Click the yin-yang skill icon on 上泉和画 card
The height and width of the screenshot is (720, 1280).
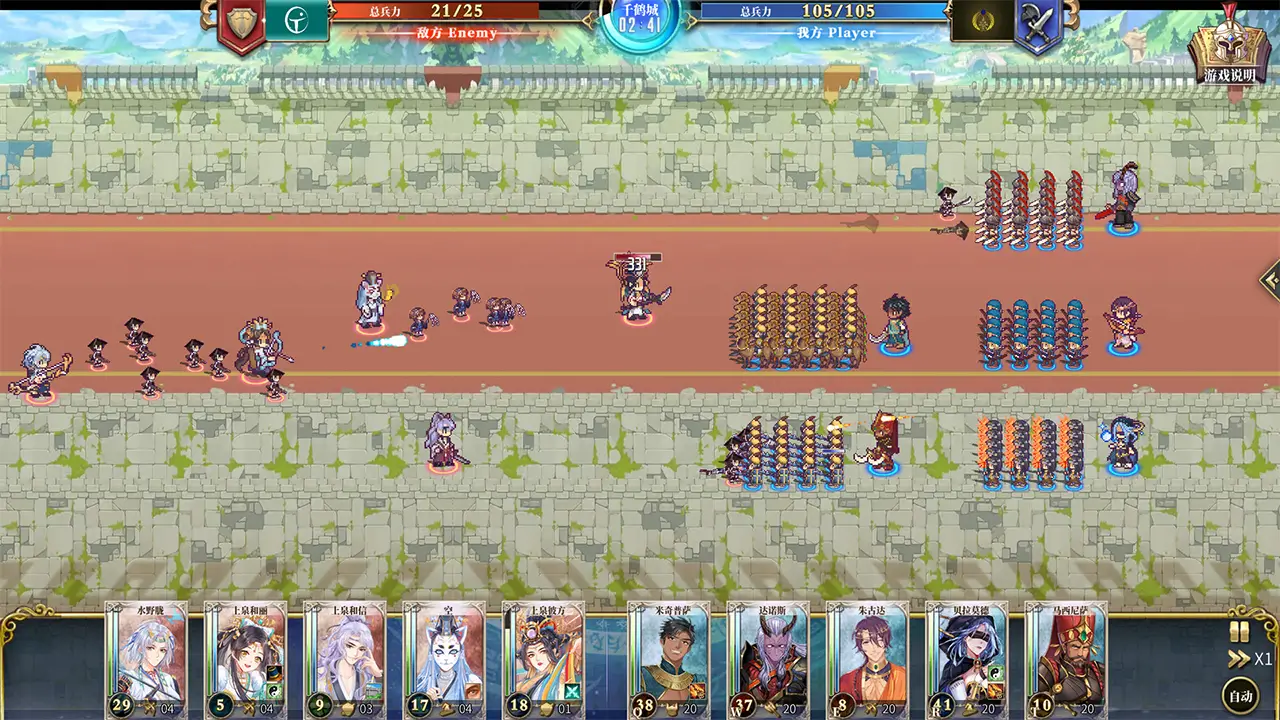(274, 690)
